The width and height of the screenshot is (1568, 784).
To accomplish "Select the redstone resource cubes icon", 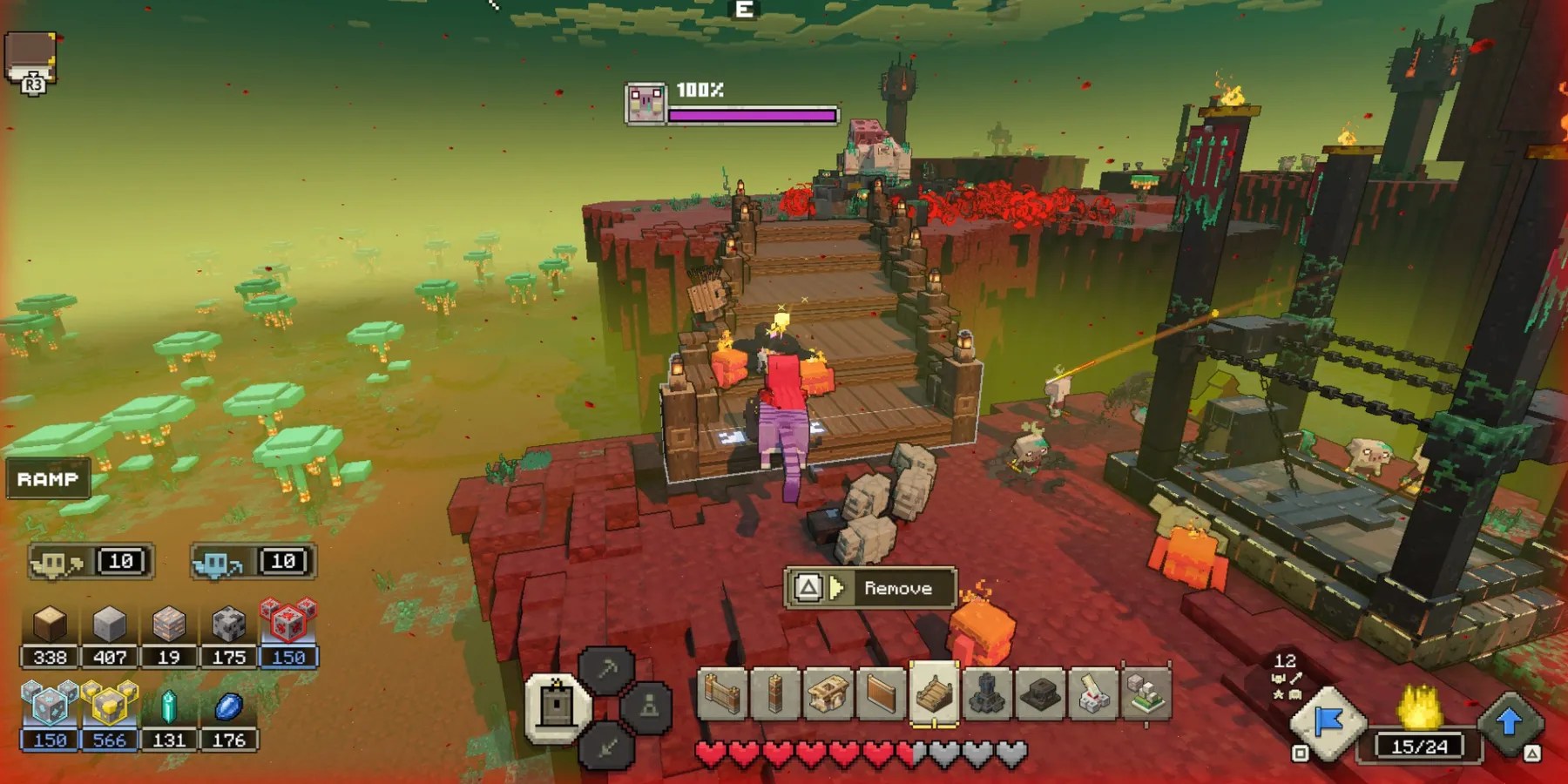I will (x=288, y=621).
